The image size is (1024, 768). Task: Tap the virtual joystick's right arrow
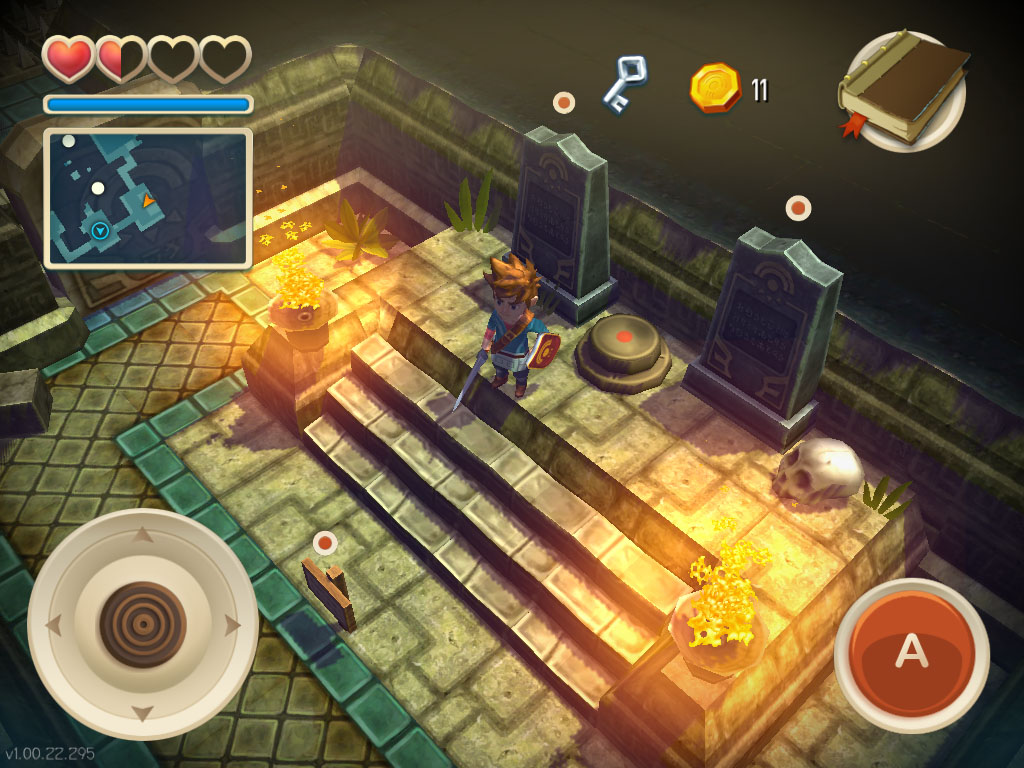coord(234,627)
